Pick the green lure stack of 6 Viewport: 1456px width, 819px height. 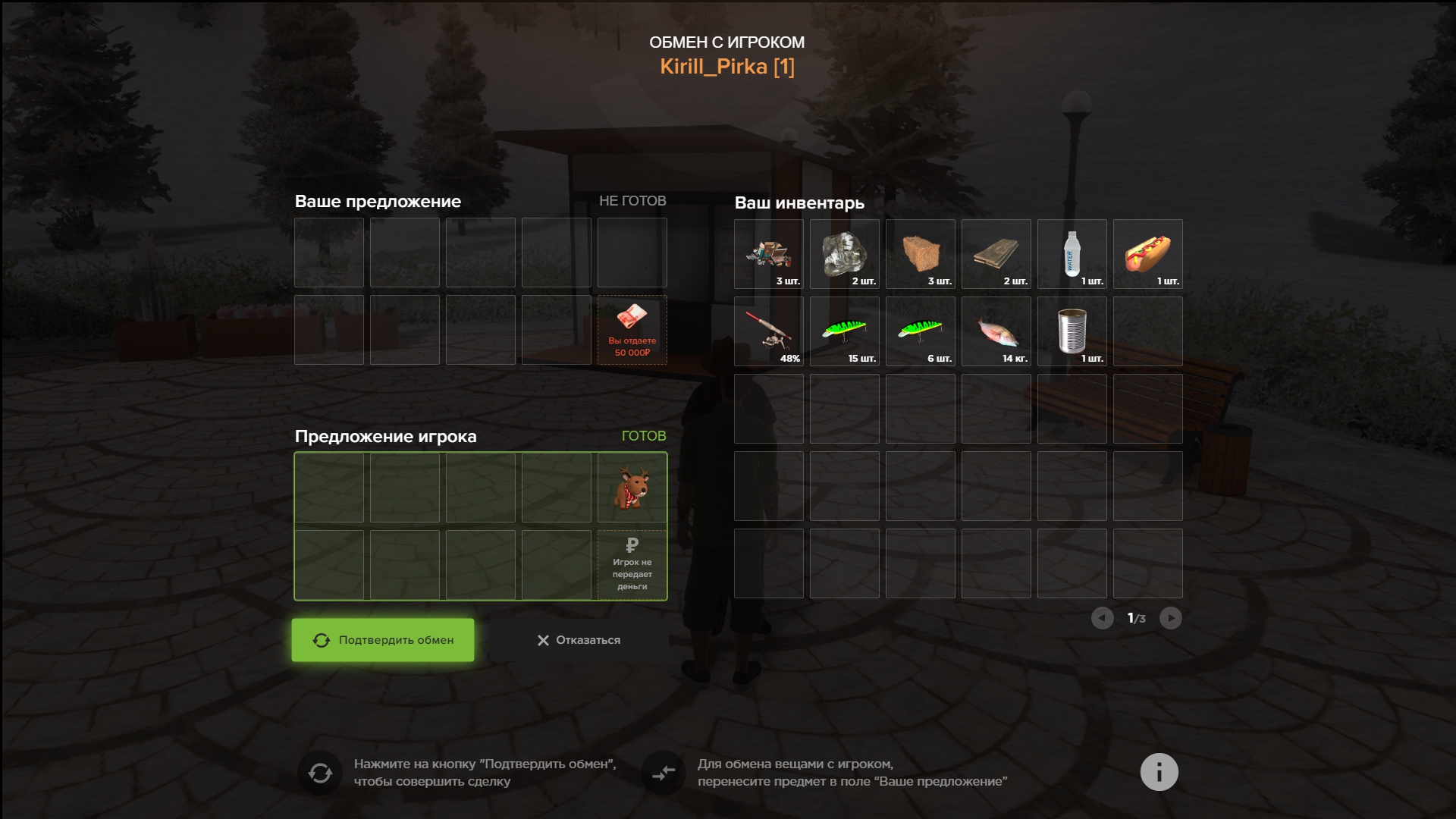[920, 331]
